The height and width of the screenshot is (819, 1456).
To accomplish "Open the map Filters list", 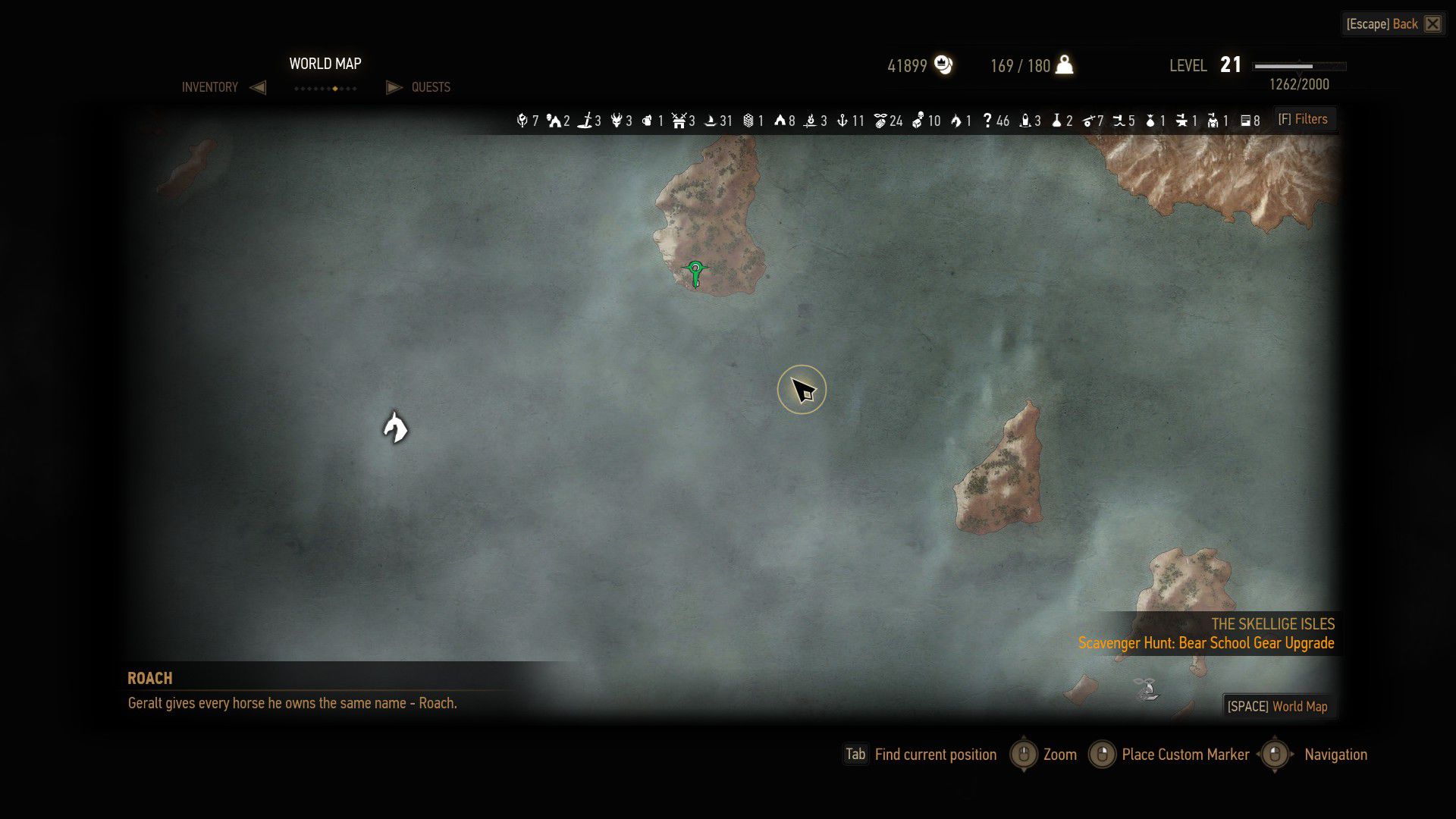I will pos(1303,119).
